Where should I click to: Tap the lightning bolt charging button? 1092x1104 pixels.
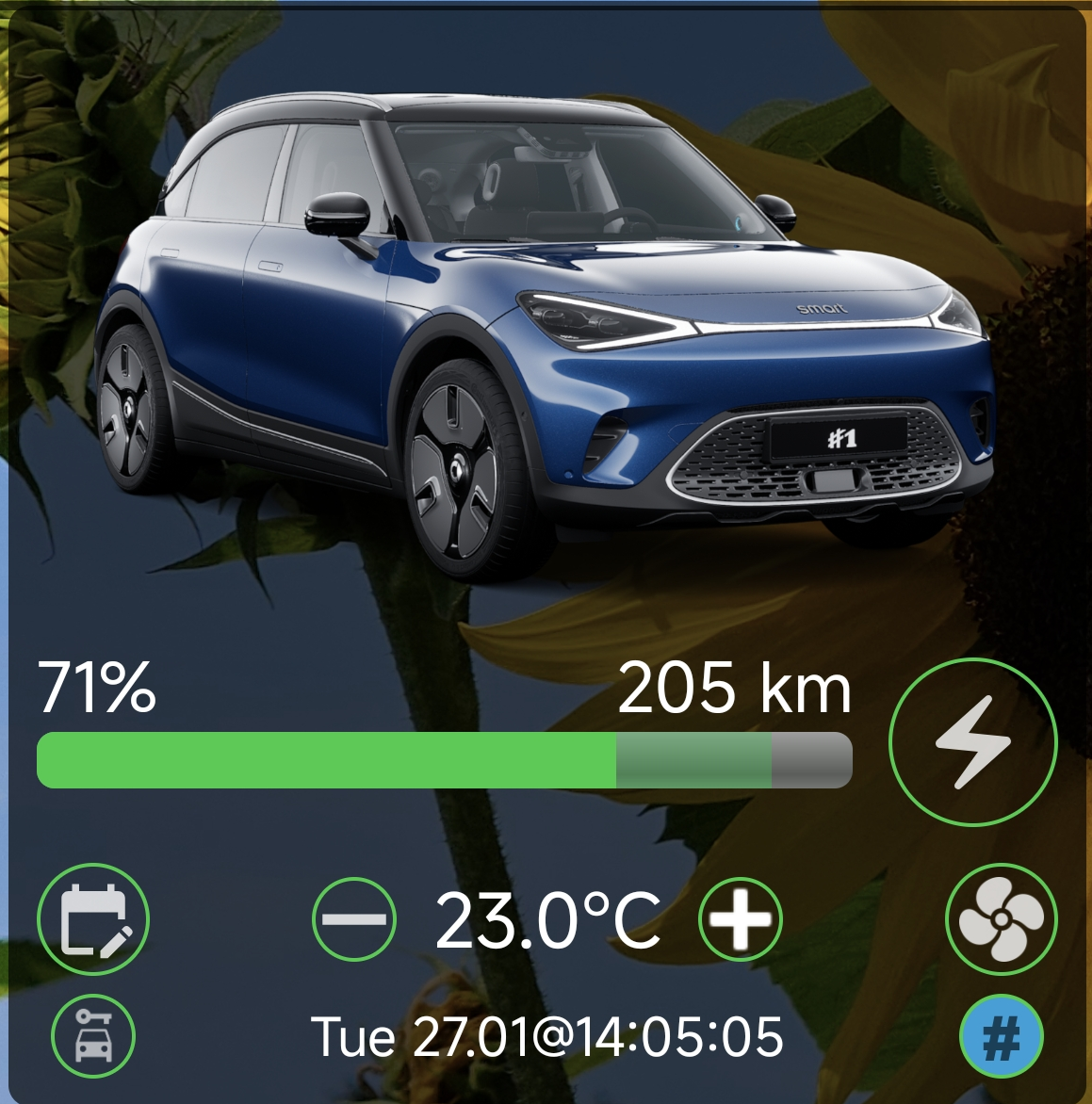tap(972, 742)
